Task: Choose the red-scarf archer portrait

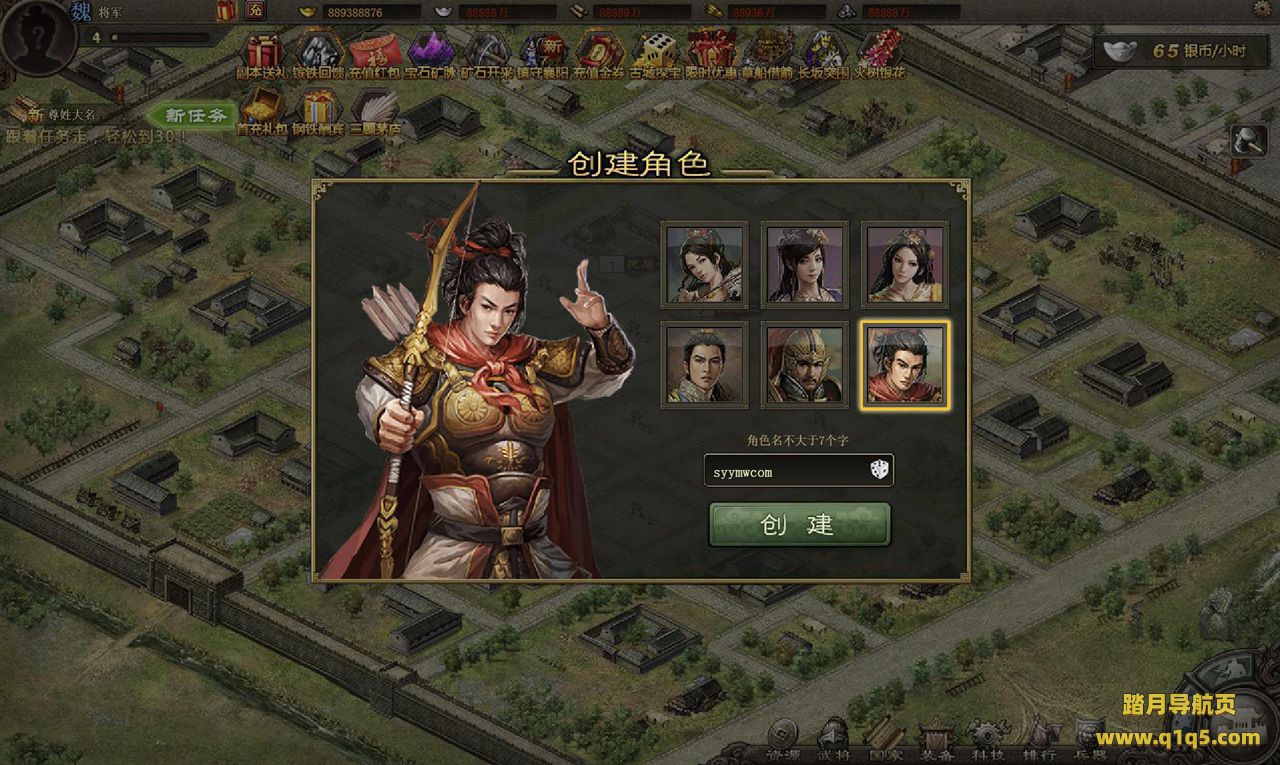Action: 905,364
